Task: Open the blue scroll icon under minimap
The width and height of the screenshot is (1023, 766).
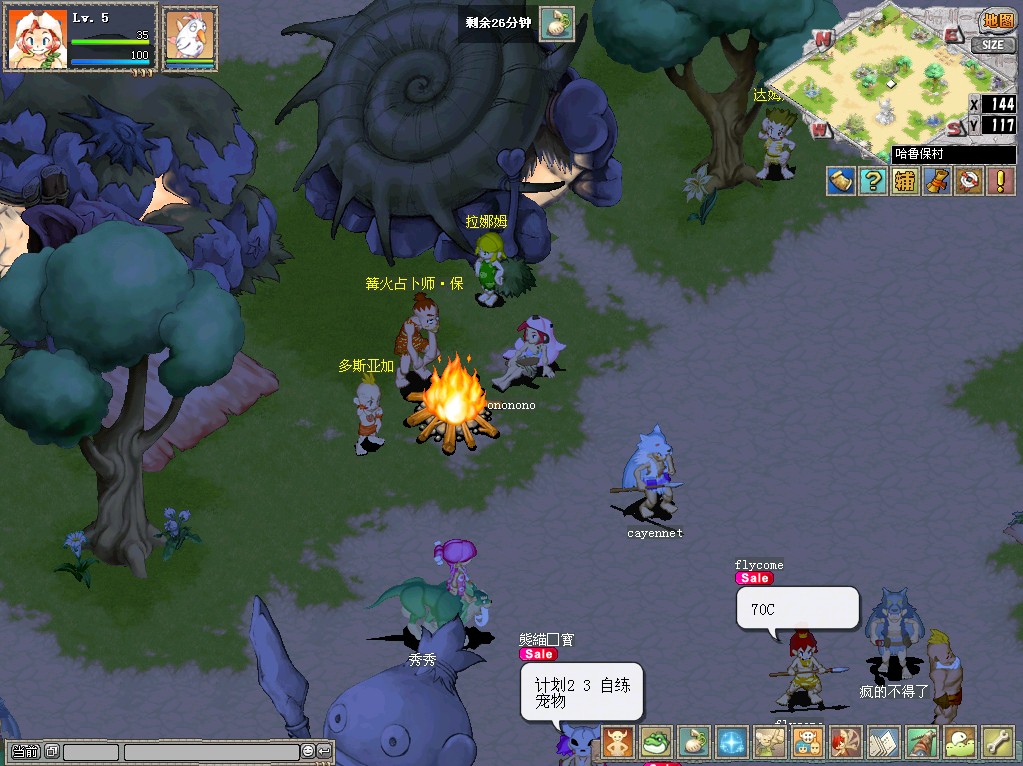Action: (x=841, y=181)
